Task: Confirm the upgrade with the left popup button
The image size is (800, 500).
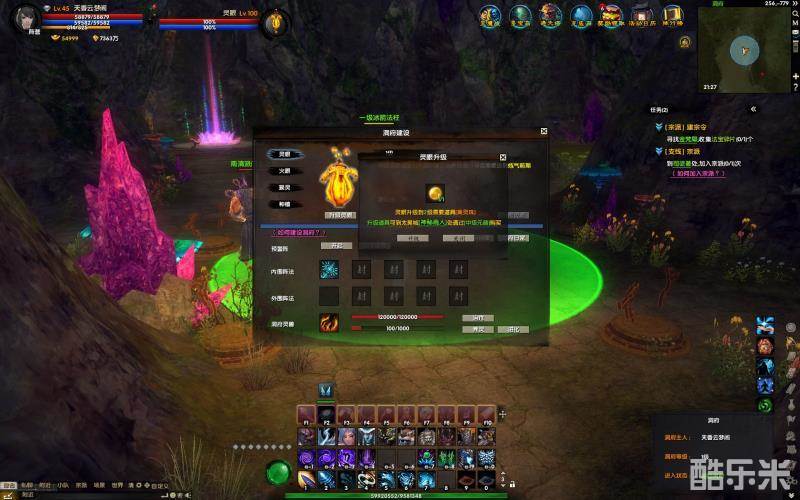Action: [x=411, y=238]
